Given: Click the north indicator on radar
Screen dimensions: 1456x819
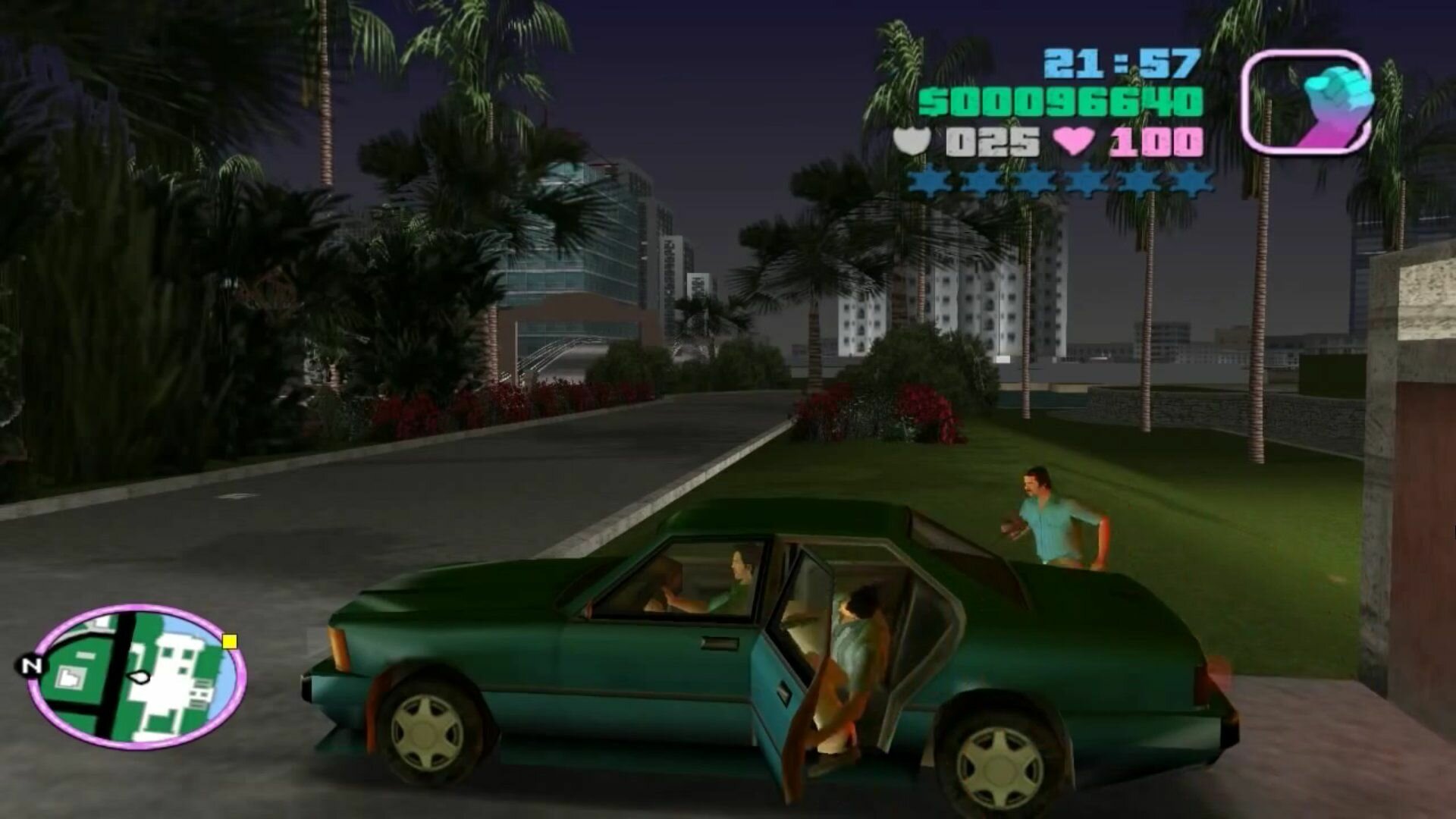Looking at the screenshot, I should (x=30, y=666).
